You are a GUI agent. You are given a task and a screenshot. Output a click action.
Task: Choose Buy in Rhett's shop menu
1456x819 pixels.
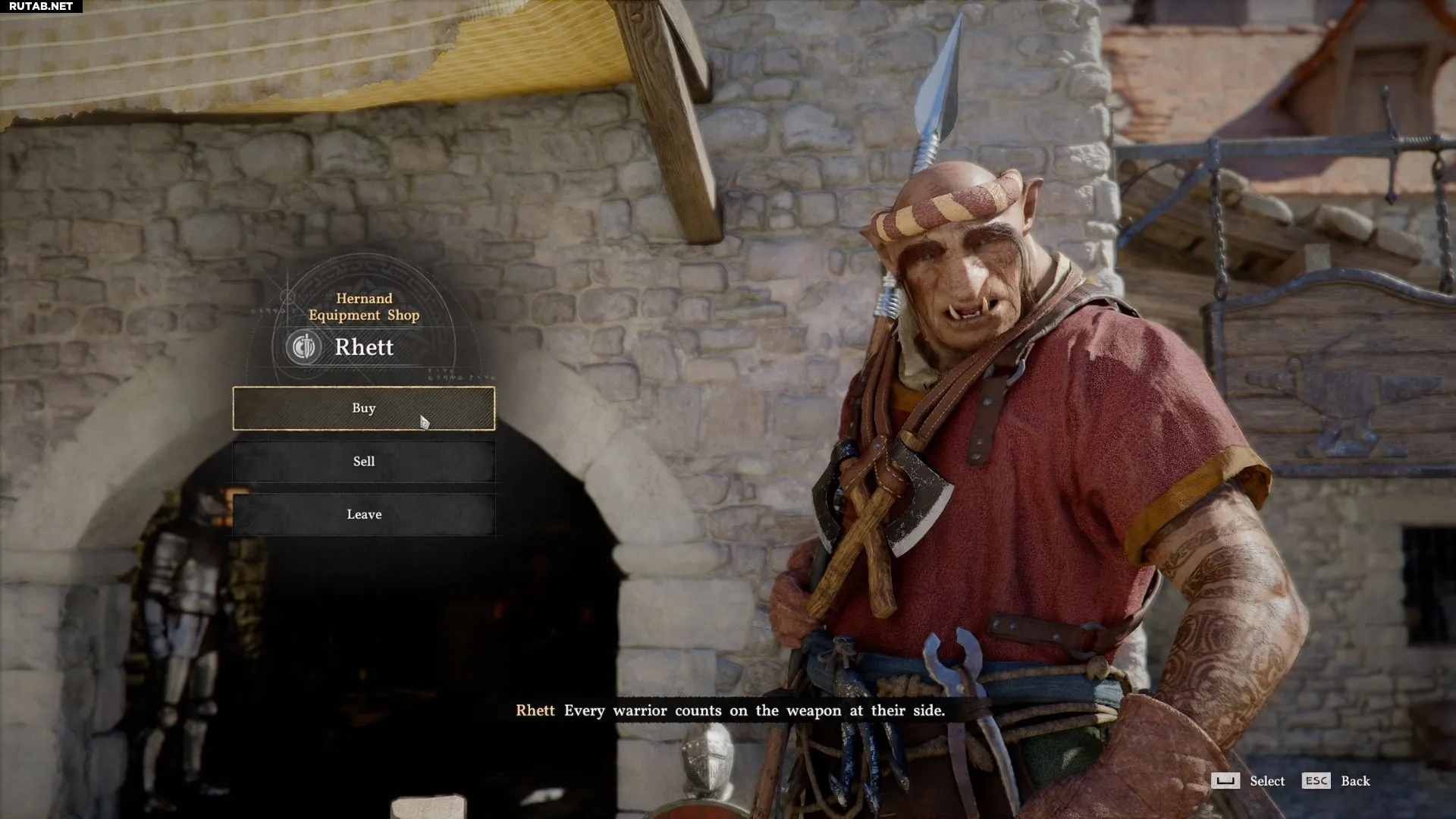point(363,408)
